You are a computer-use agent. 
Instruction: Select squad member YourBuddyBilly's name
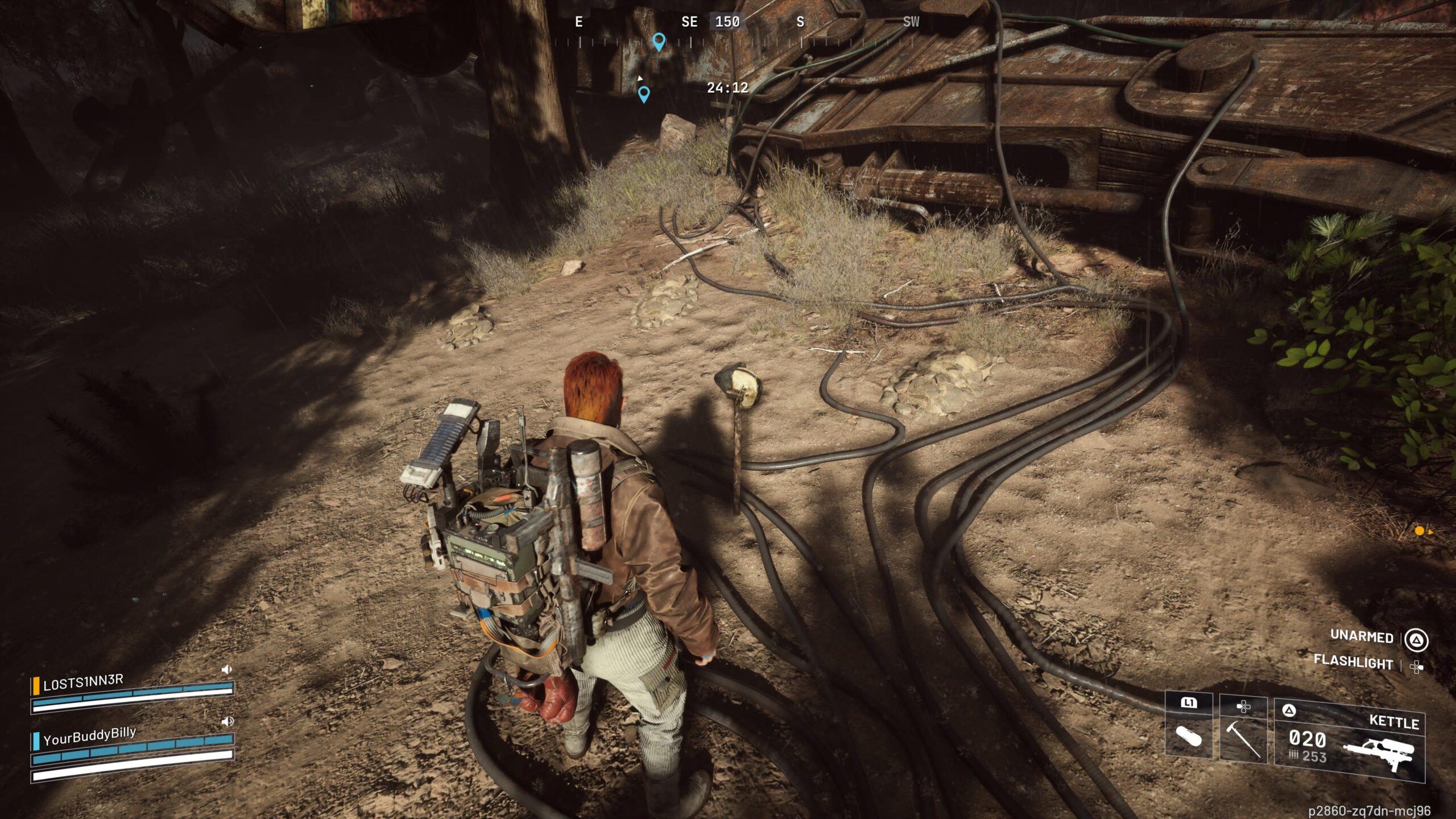90,736
